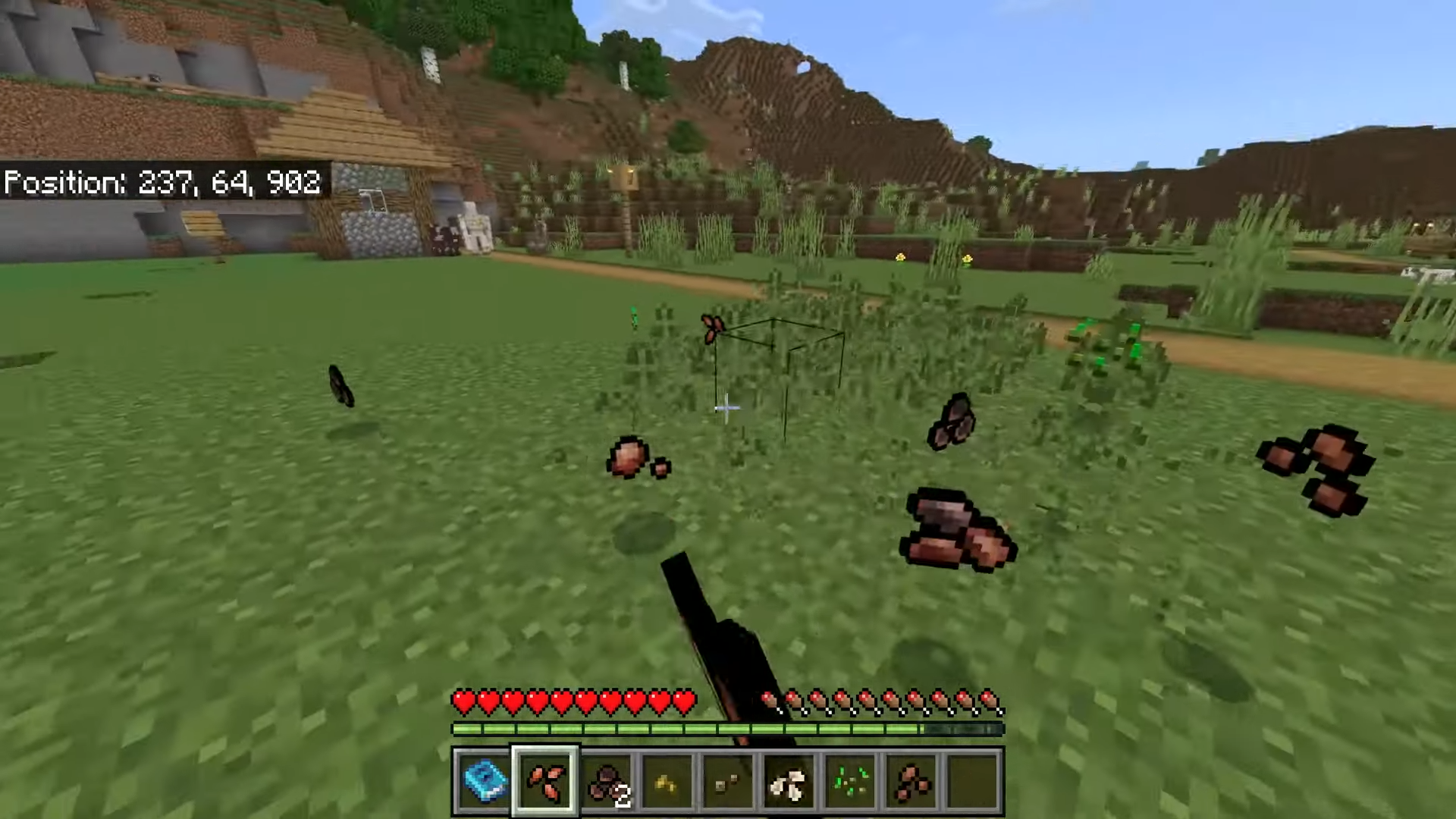Pick the brown seeds cluster slot
This screenshot has height=819, width=1456.
pos(912,781)
